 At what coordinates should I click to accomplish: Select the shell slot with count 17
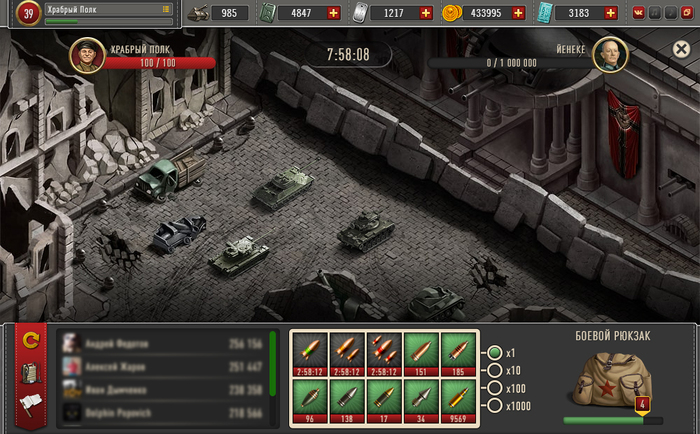coord(384,400)
